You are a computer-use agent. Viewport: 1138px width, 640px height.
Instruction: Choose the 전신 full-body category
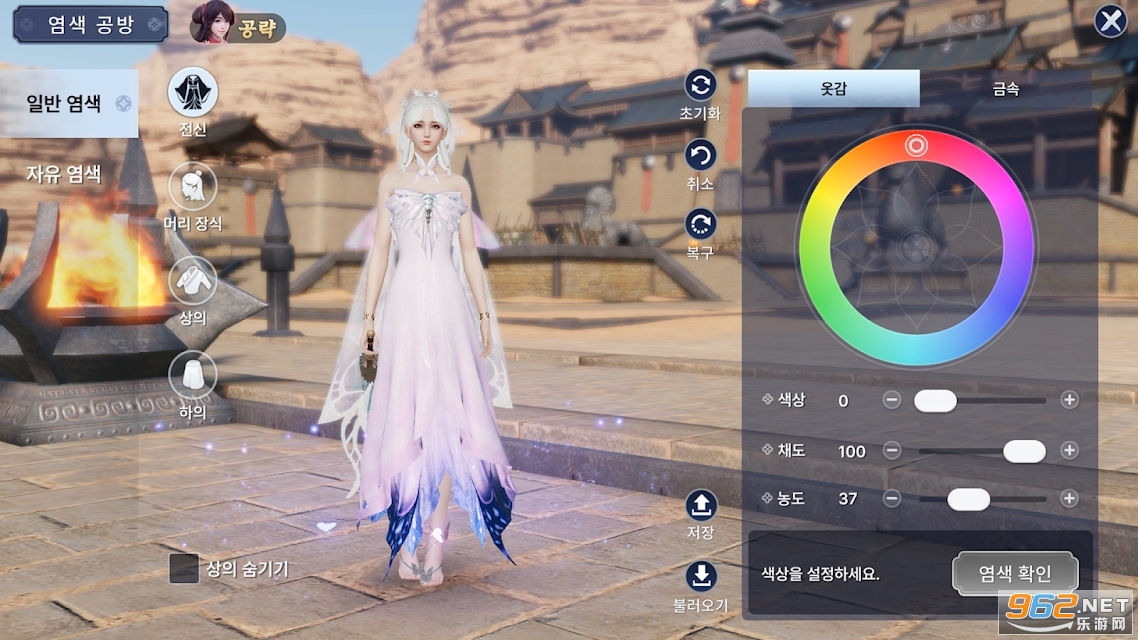click(192, 93)
